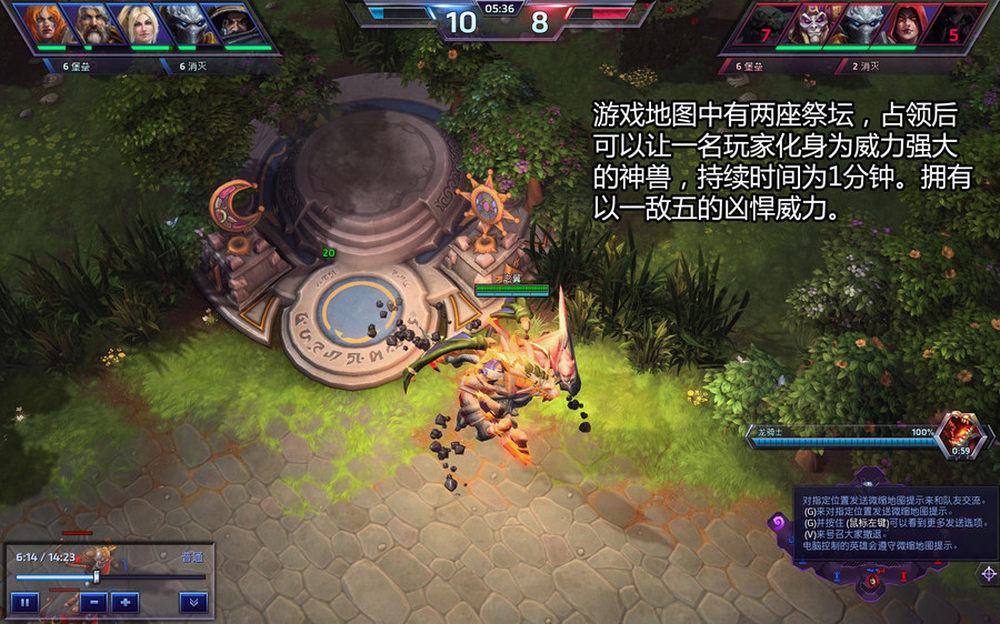1000x624 pixels.
Task: Select the crowned purple hero on red team
Action: [814, 24]
